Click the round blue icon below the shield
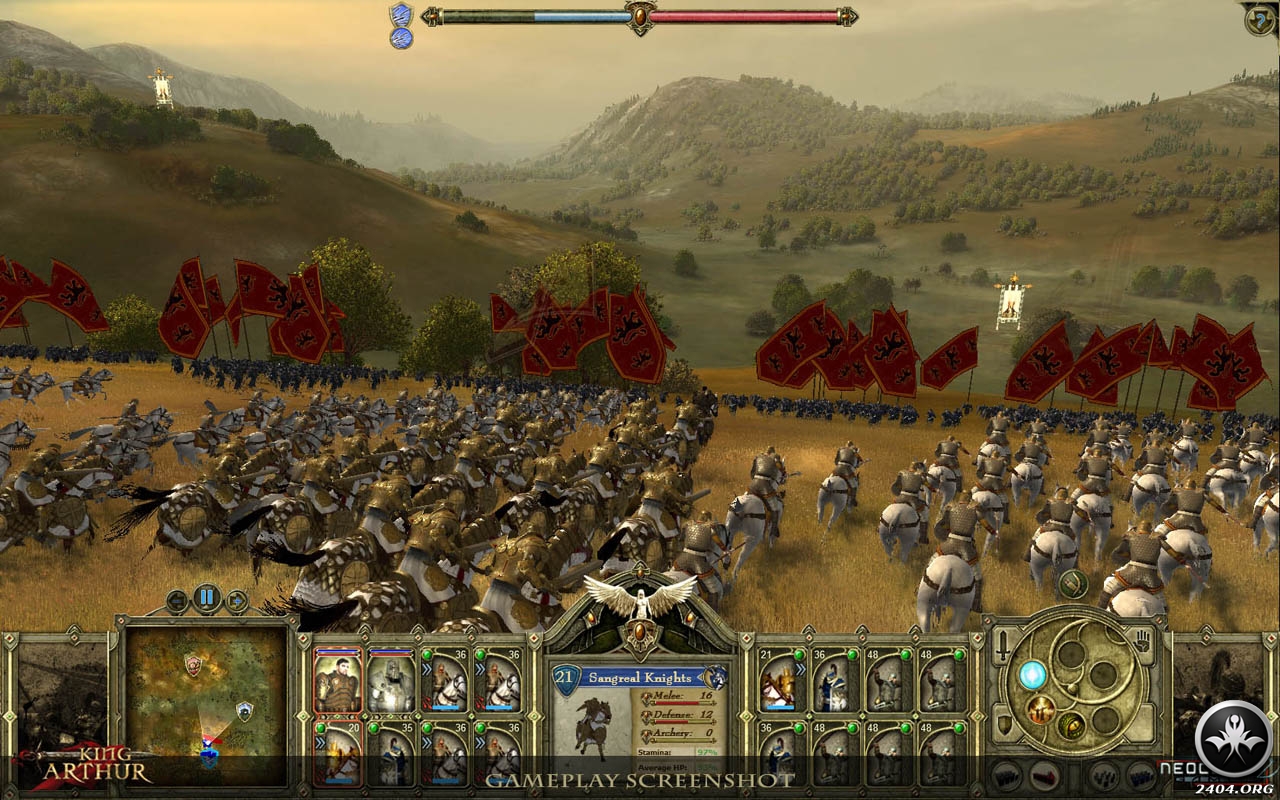This screenshot has height=800, width=1280. click(401, 39)
